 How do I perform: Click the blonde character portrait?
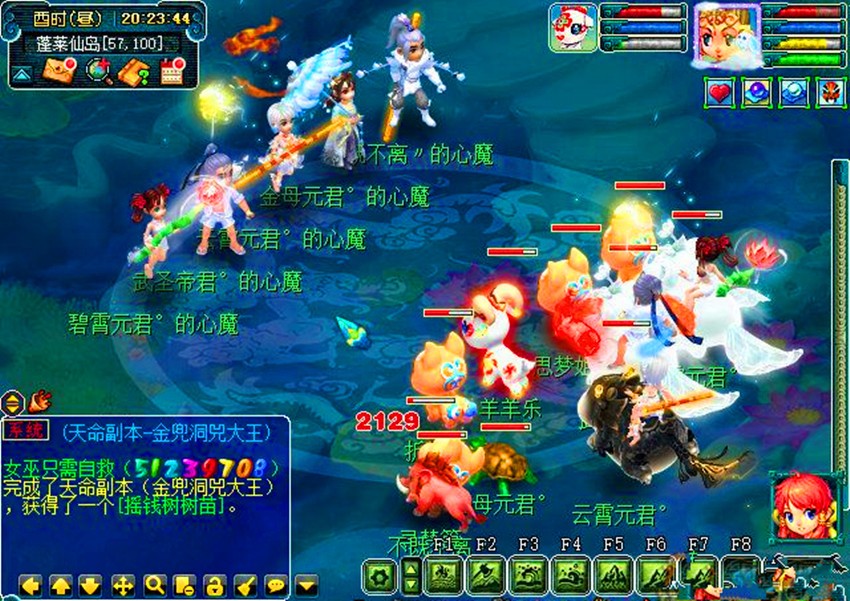coord(727,34)
